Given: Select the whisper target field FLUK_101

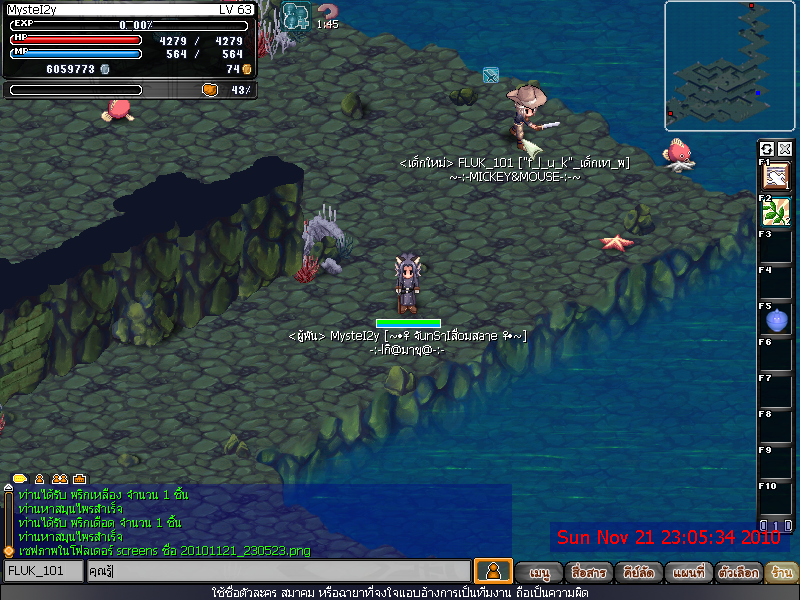Looking at the screenshot, I should coord(43,571).
